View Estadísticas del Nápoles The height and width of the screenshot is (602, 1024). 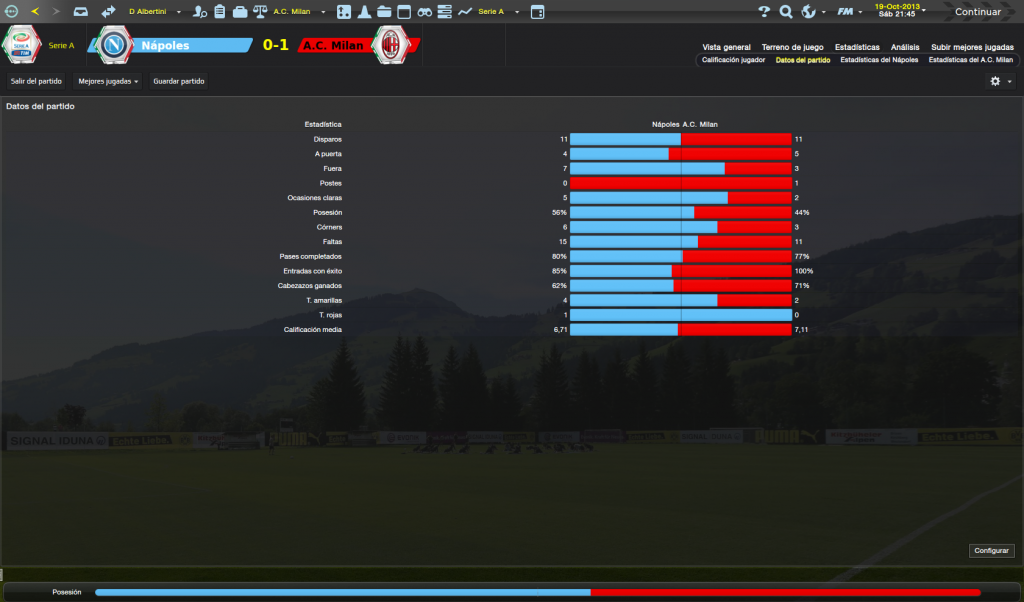pos(879,60)
